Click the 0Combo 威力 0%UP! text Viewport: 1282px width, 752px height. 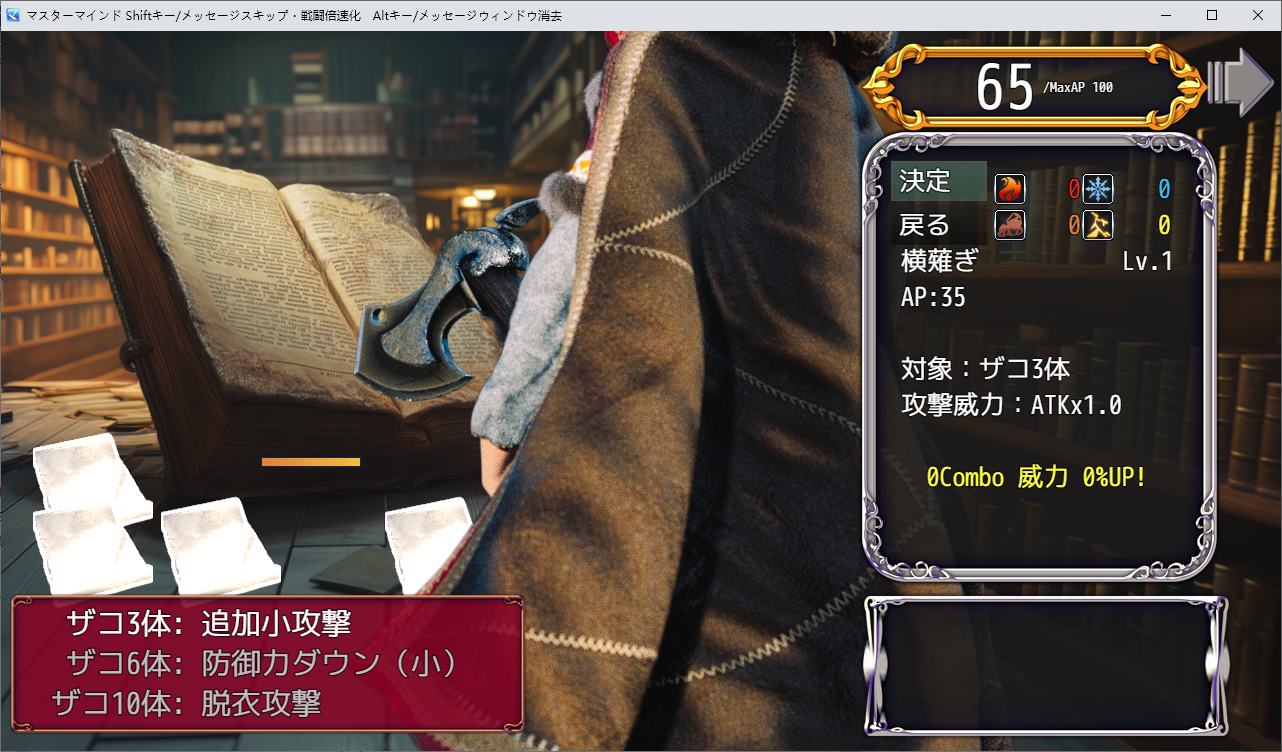[1034, 478]
